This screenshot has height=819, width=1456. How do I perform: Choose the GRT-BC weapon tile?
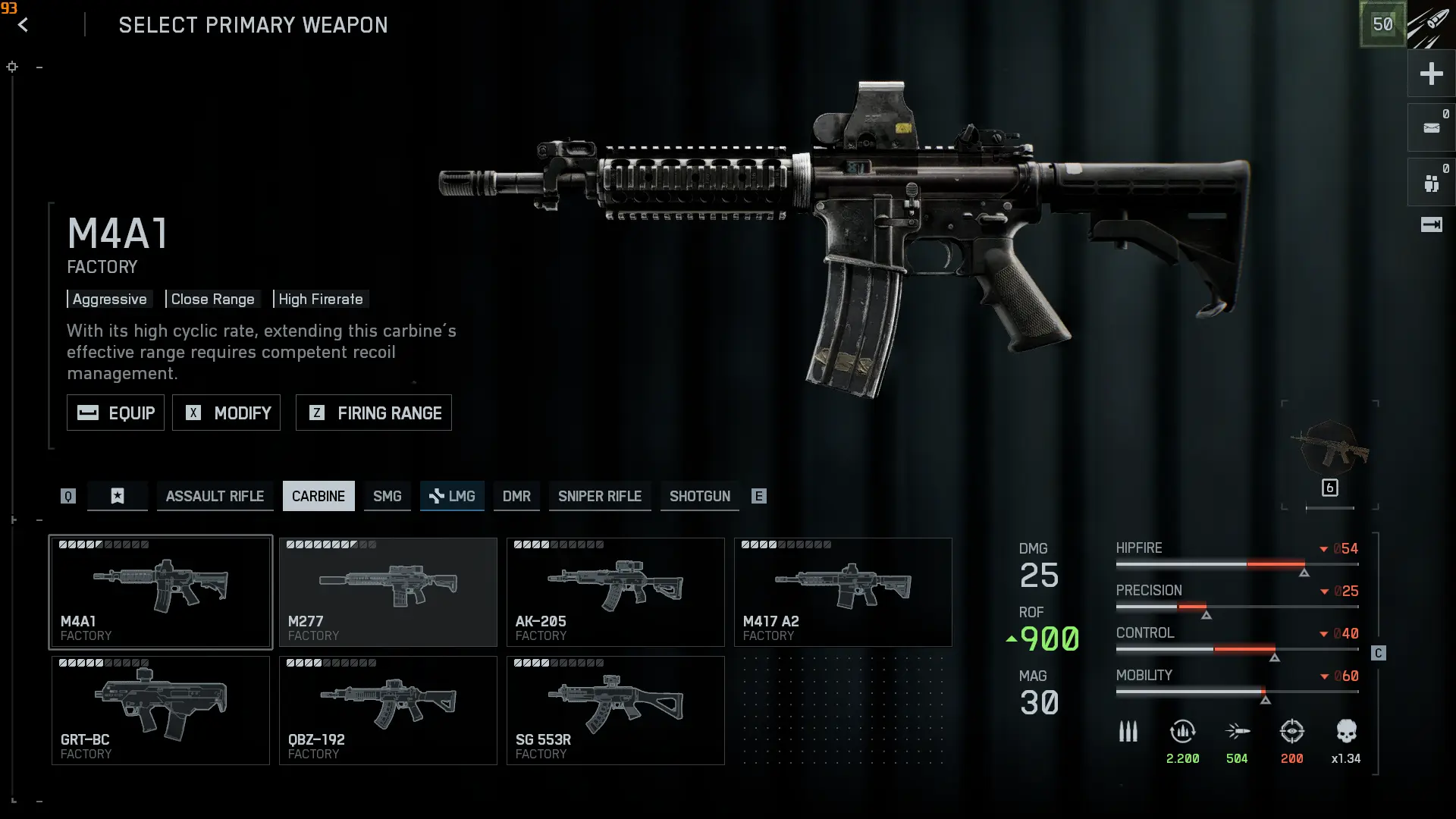(x=161, y=711)
